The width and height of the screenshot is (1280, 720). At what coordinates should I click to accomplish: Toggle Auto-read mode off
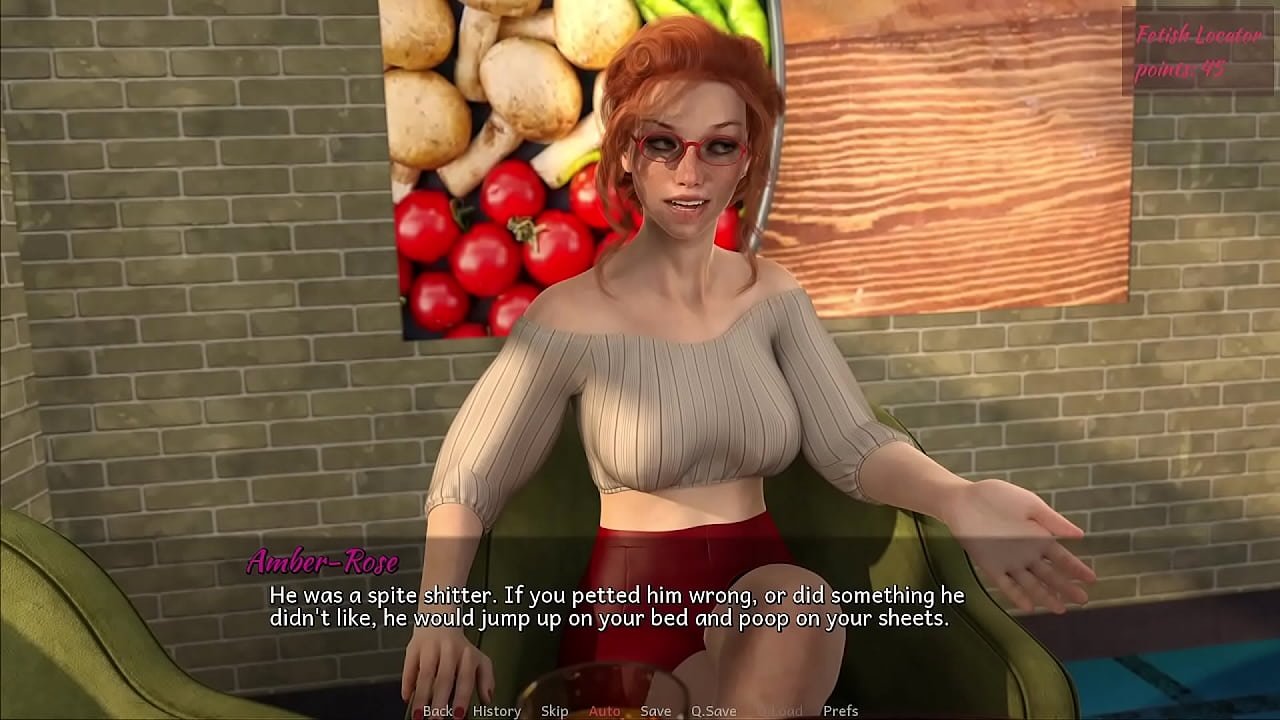[605, 711]
